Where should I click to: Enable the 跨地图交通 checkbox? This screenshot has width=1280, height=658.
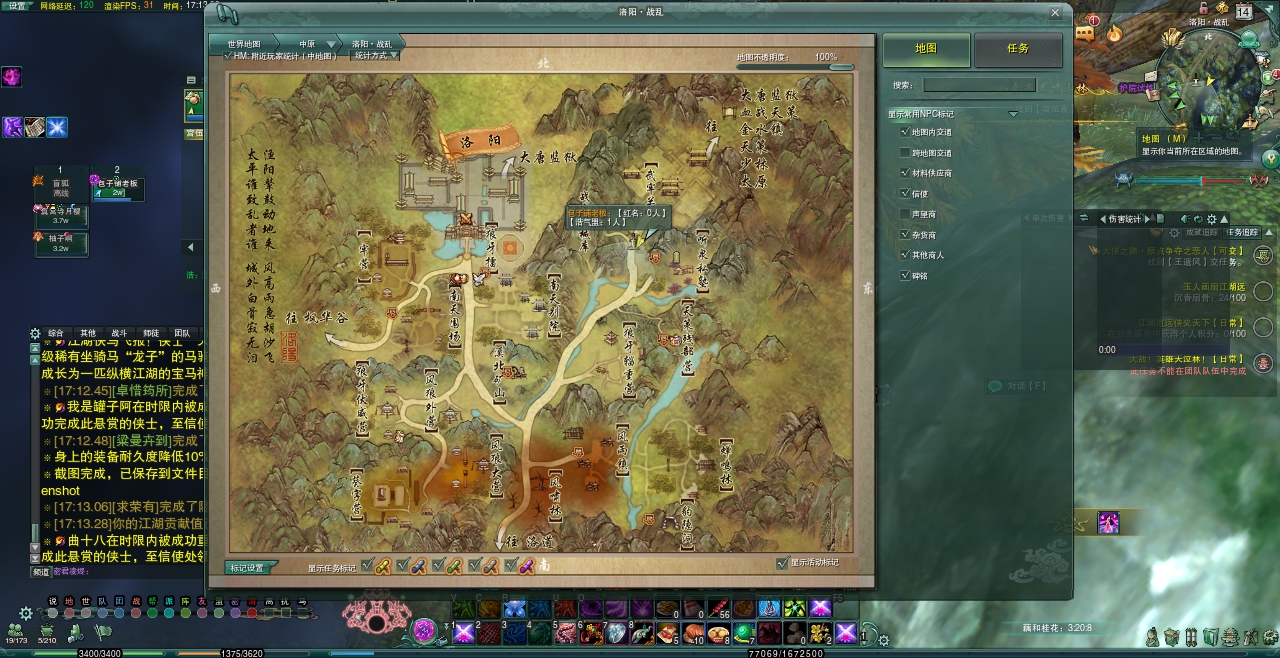[905, 153]
